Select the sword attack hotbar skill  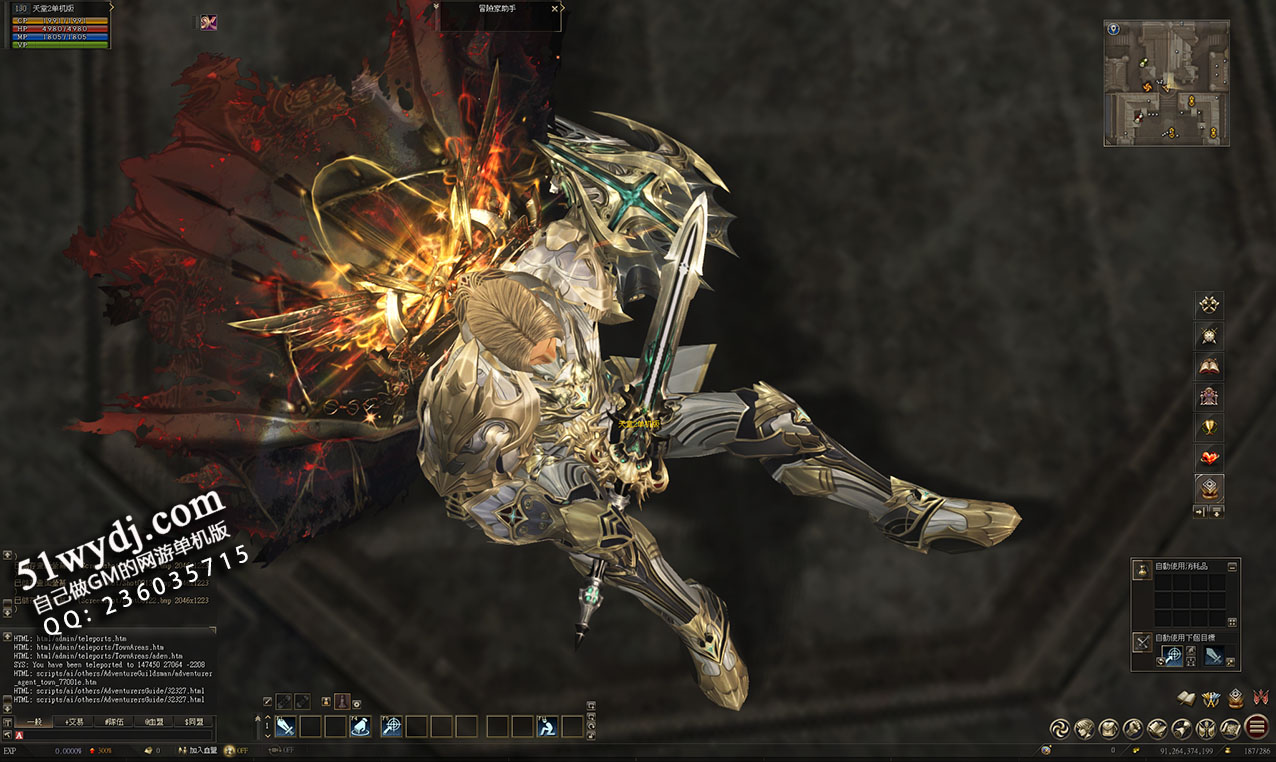[x=285, y=726]
